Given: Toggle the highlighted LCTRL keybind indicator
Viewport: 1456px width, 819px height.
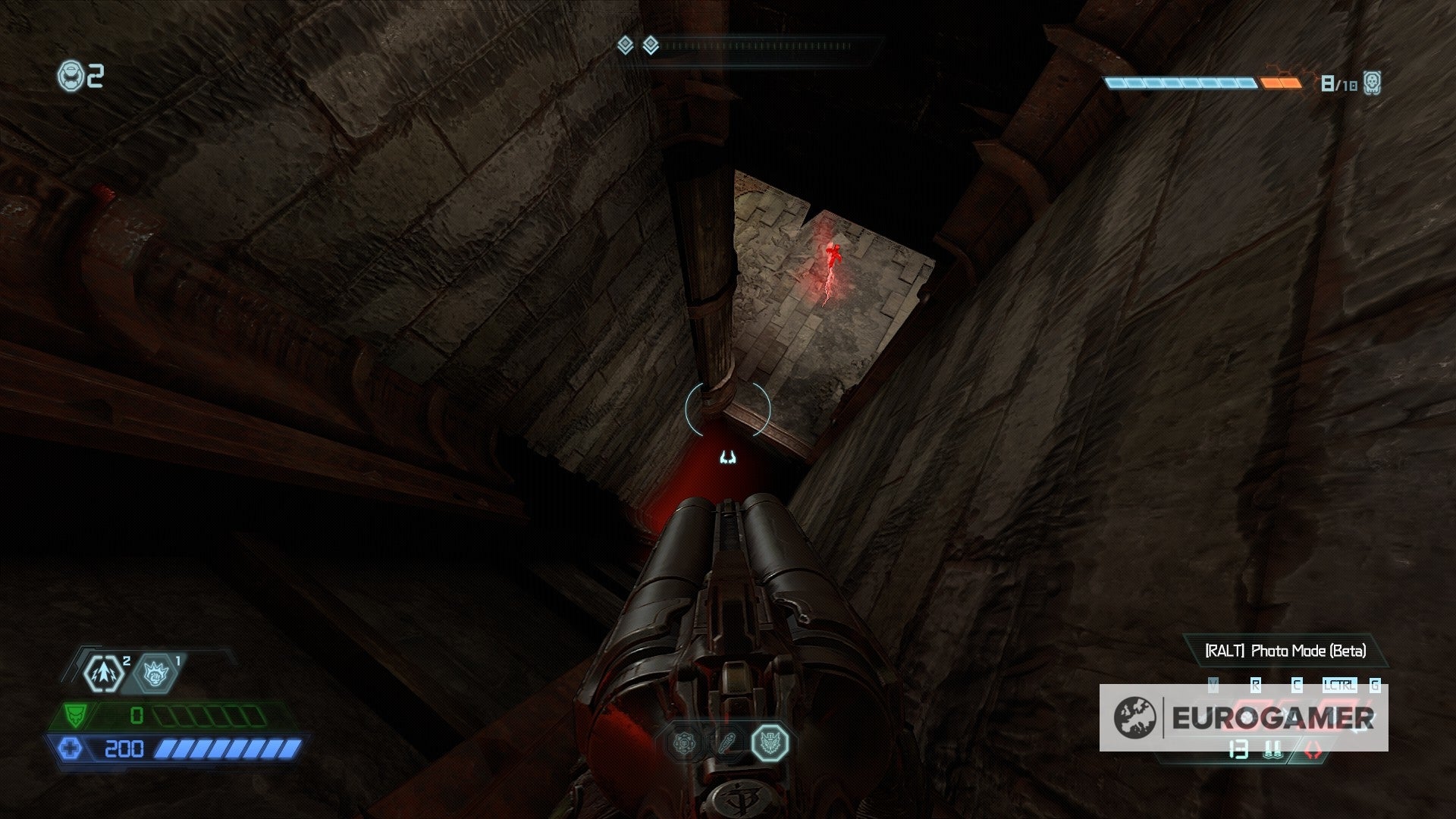Looking at the screenshot, I should coord(1340,684).
